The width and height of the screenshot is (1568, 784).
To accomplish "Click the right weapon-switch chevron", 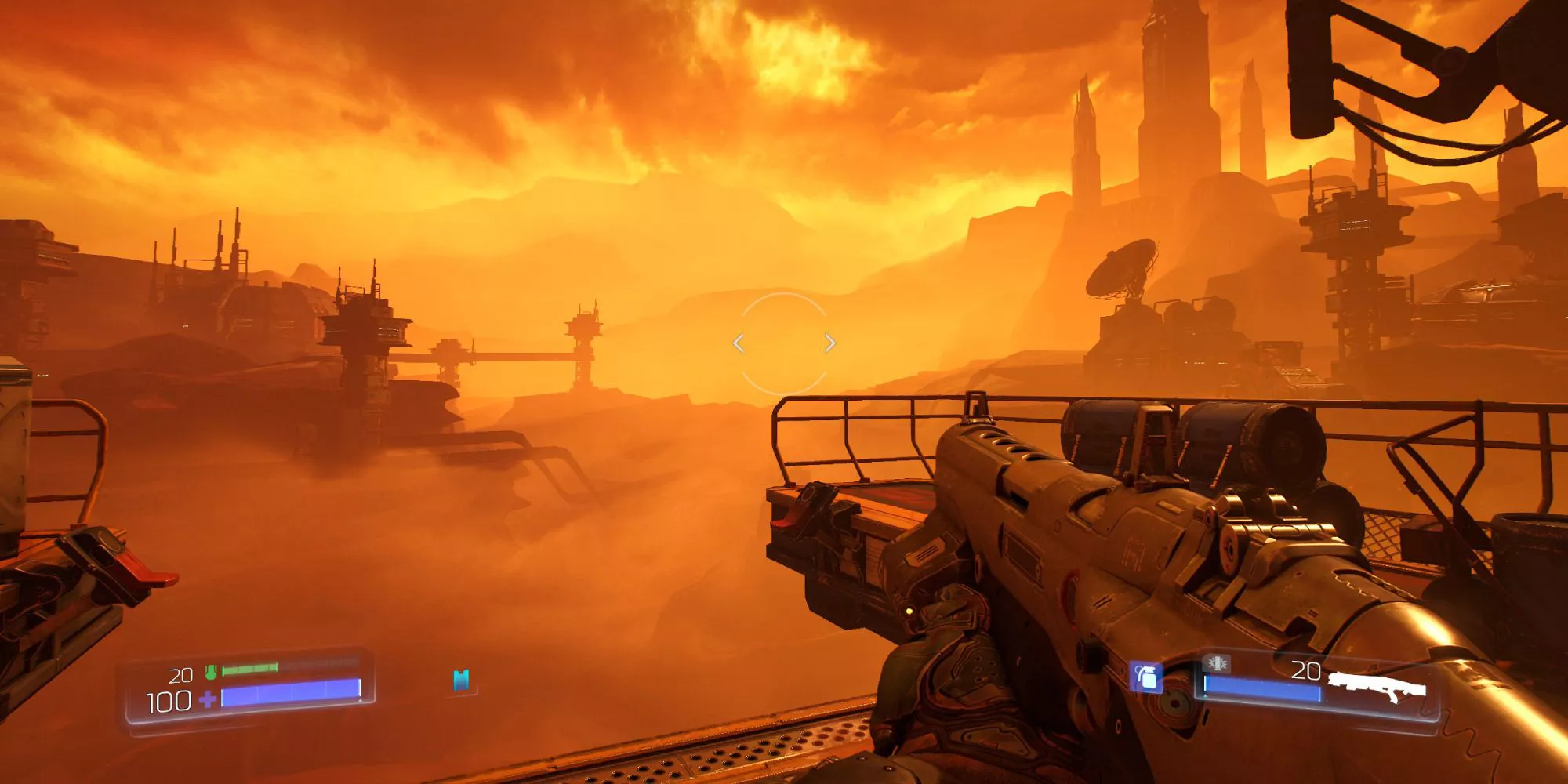I will (x=830, y=343).
